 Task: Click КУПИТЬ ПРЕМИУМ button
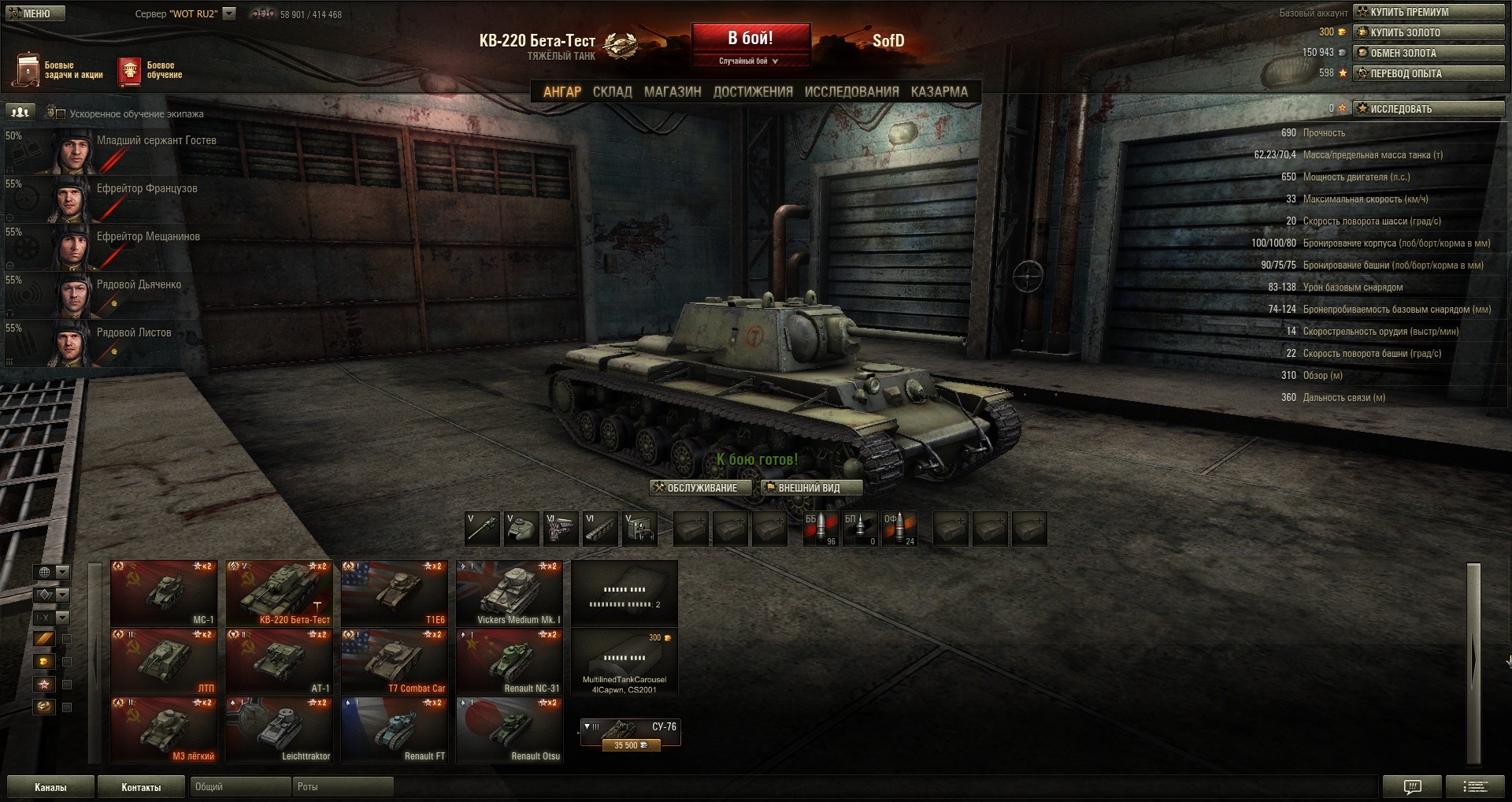[x=1428, y=12]
